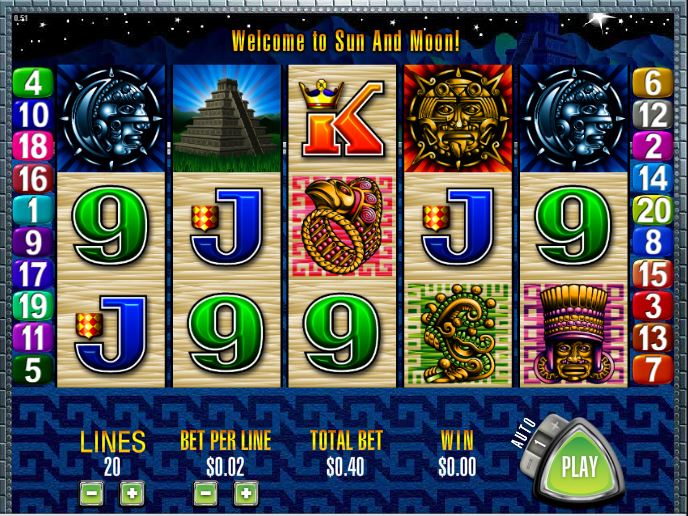Select payline 4 marker
The image size is (688, 516).
pyautogui.click(x=33, y=82)
